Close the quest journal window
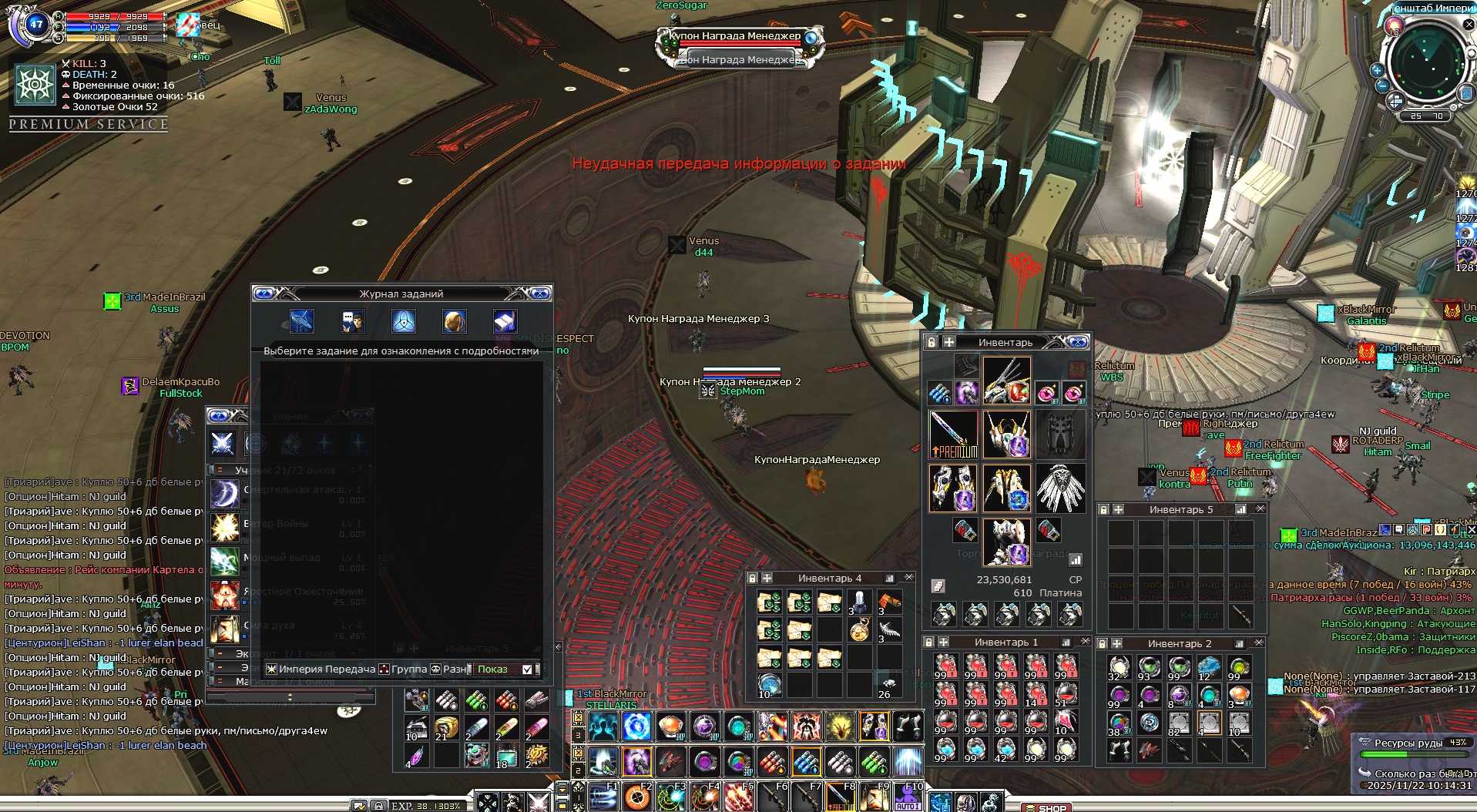 click(540, 294)
